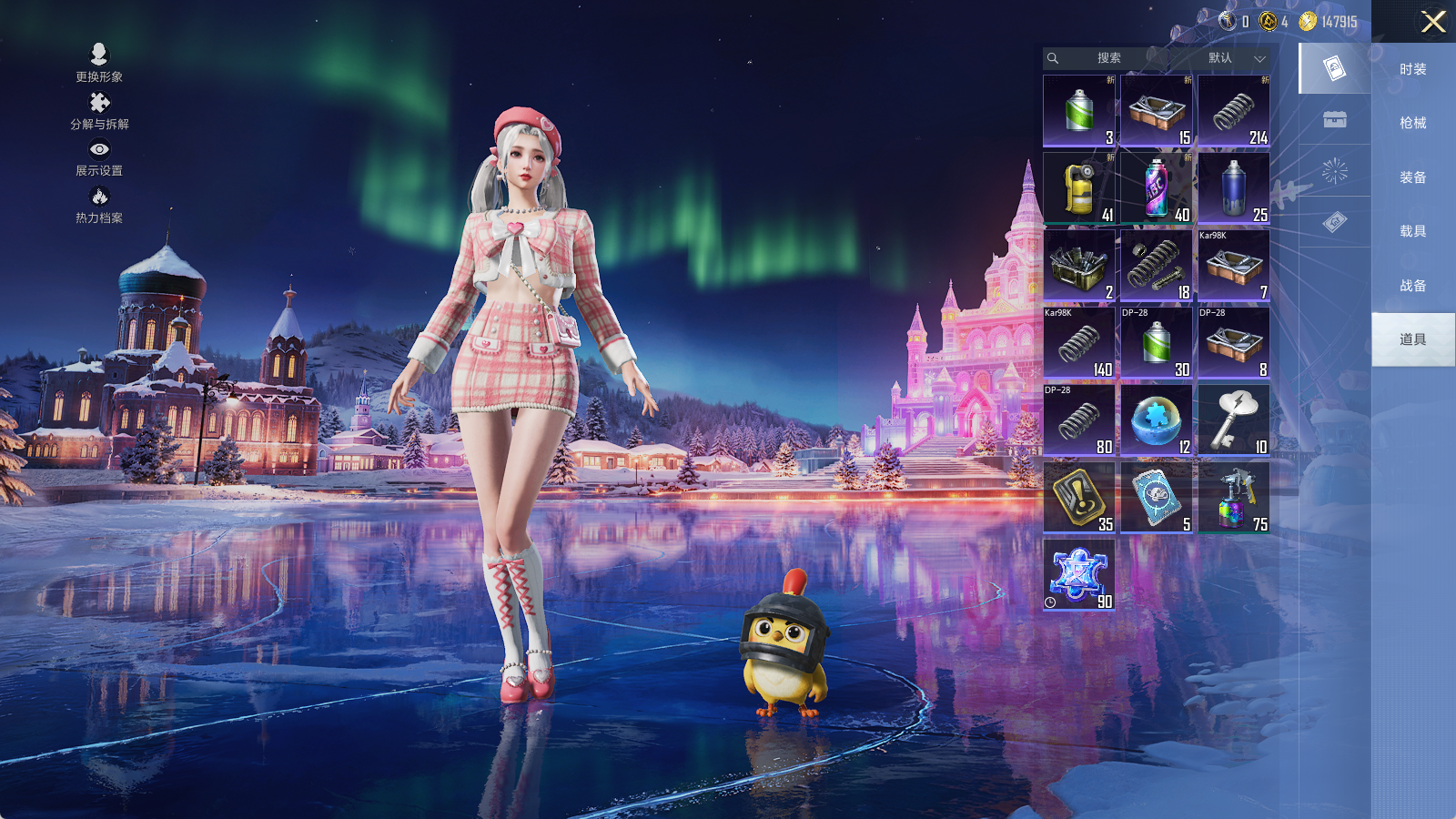Open 展示设置 display settings
The image size is (1456, 819).
click(x=99, y=157)
